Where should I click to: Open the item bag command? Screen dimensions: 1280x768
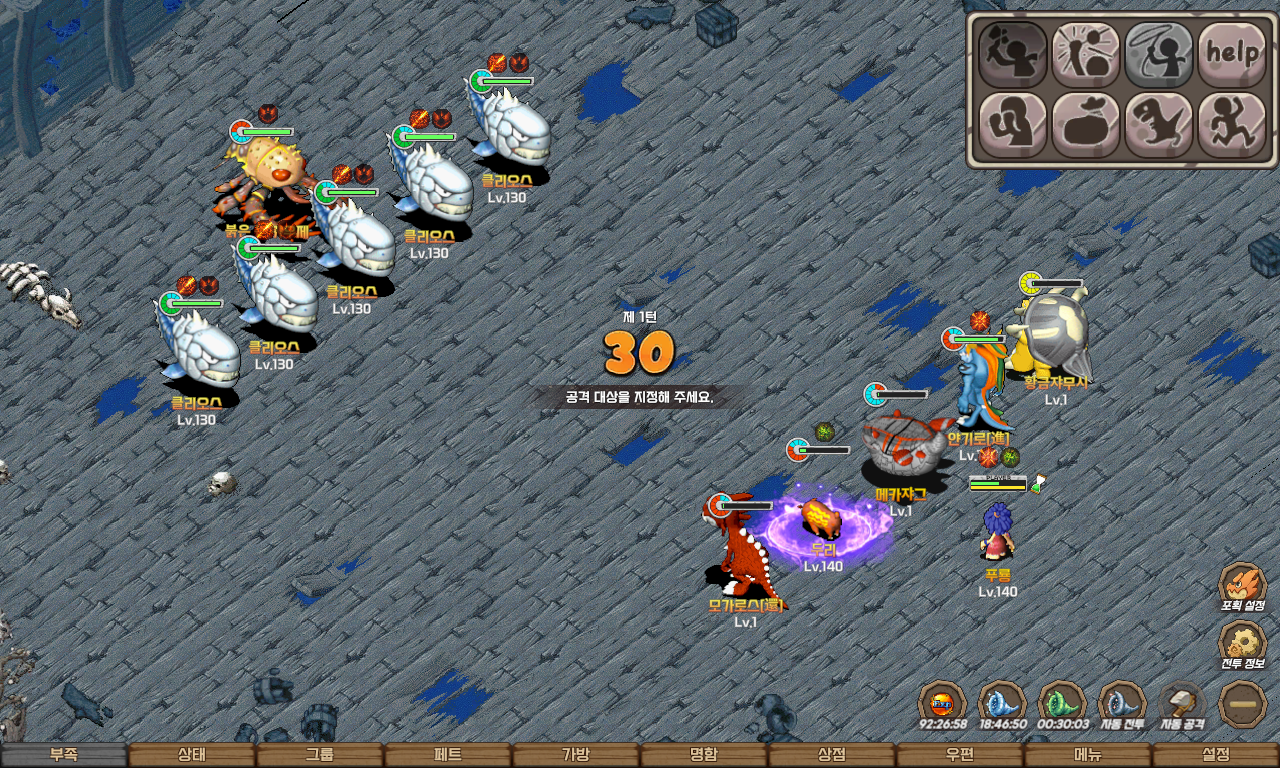(1085, 125)
